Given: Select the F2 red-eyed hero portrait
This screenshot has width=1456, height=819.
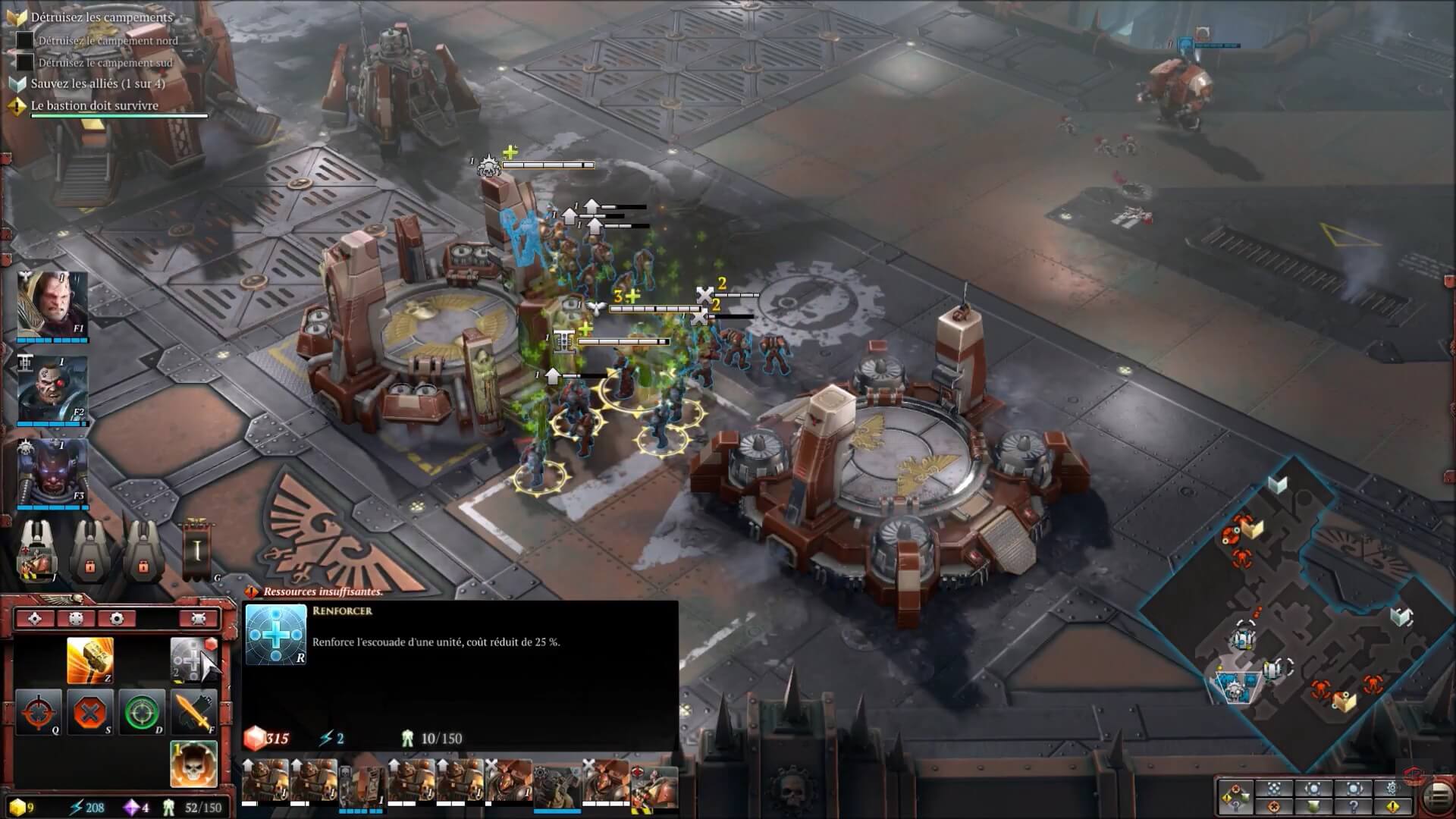Looking at the screenshot, I should (52, 388).
